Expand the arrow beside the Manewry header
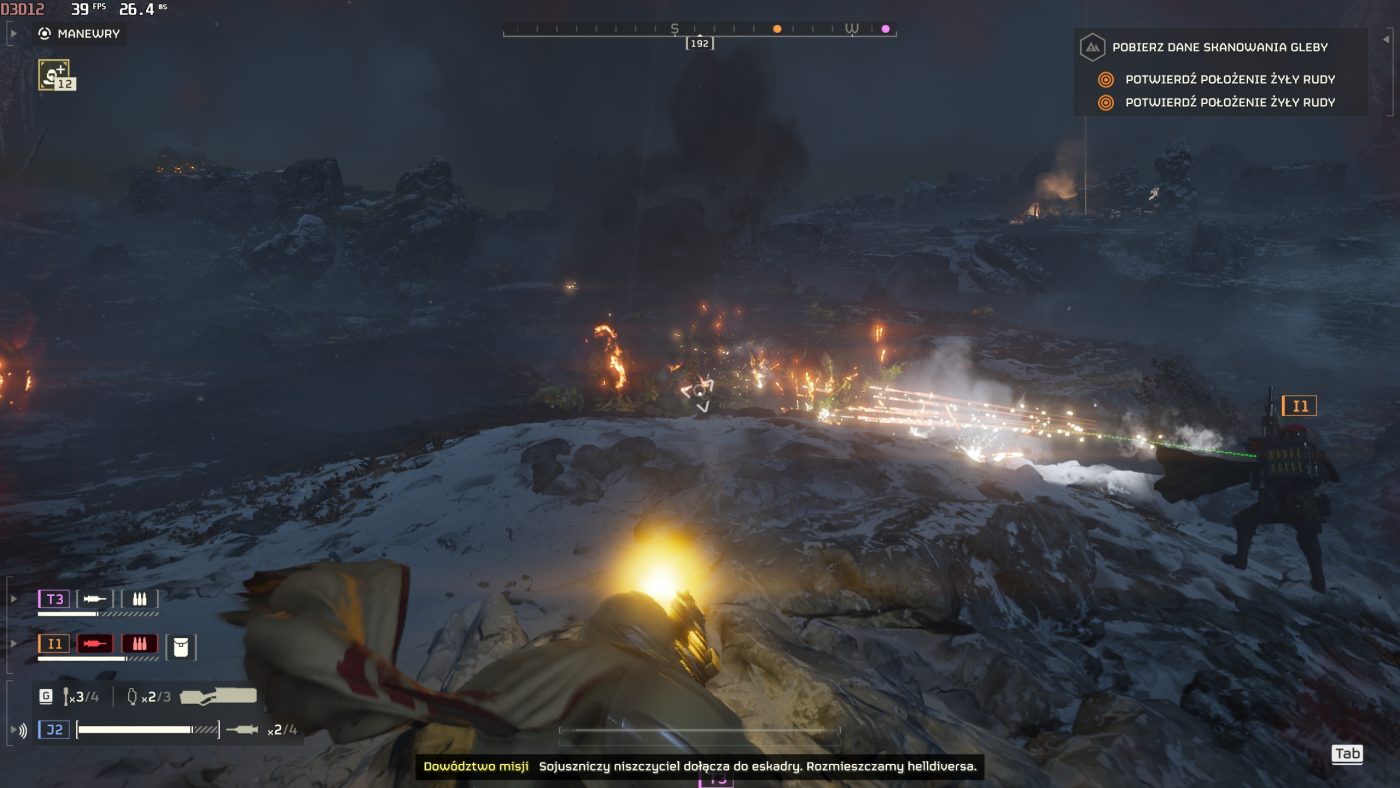 coord(12,33)
